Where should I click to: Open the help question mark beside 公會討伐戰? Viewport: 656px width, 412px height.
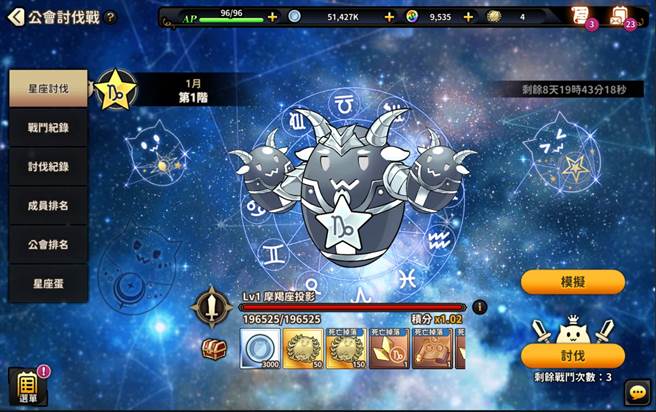point(111,17)
